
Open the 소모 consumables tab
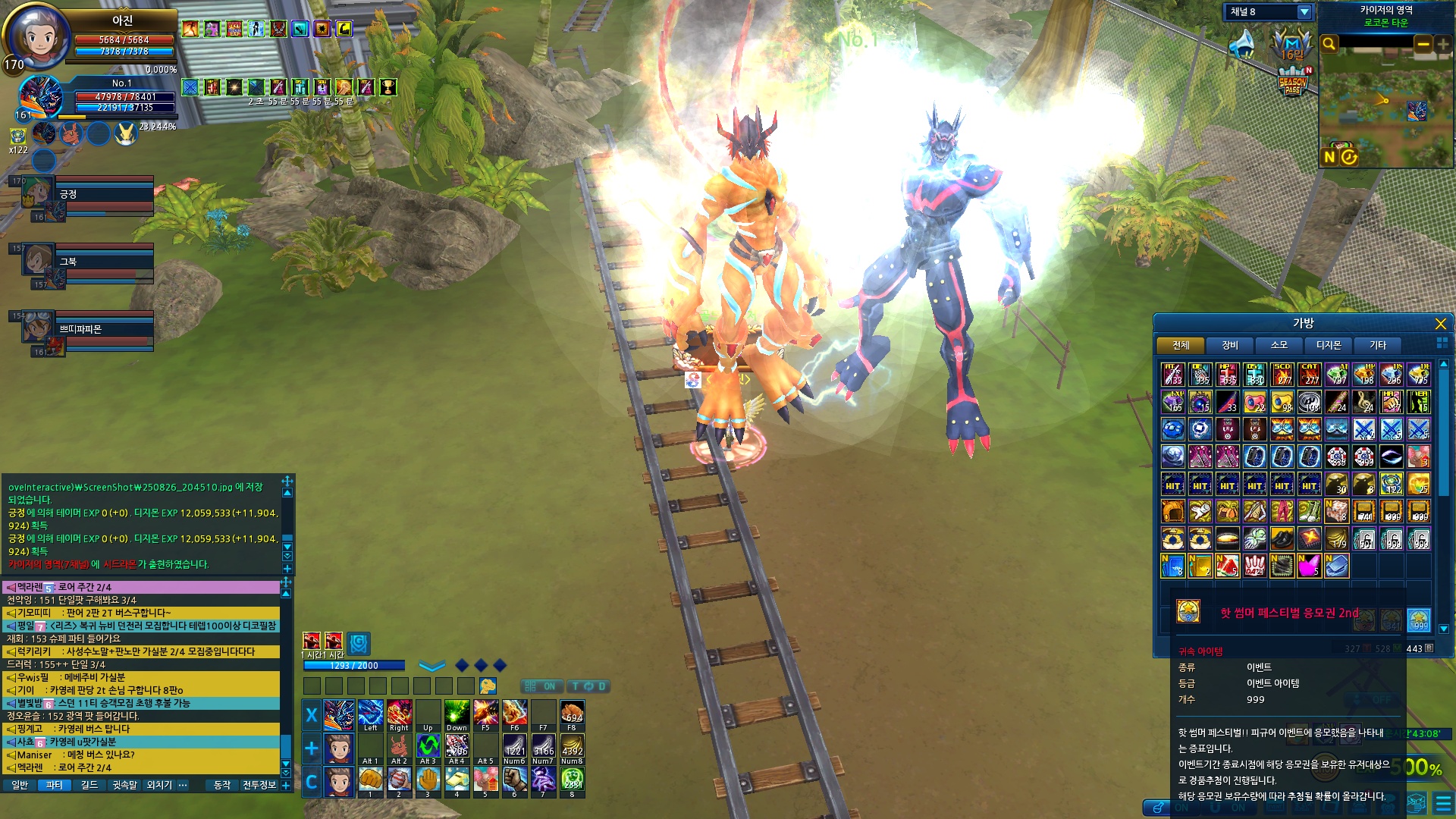[x=1279, y=346]
